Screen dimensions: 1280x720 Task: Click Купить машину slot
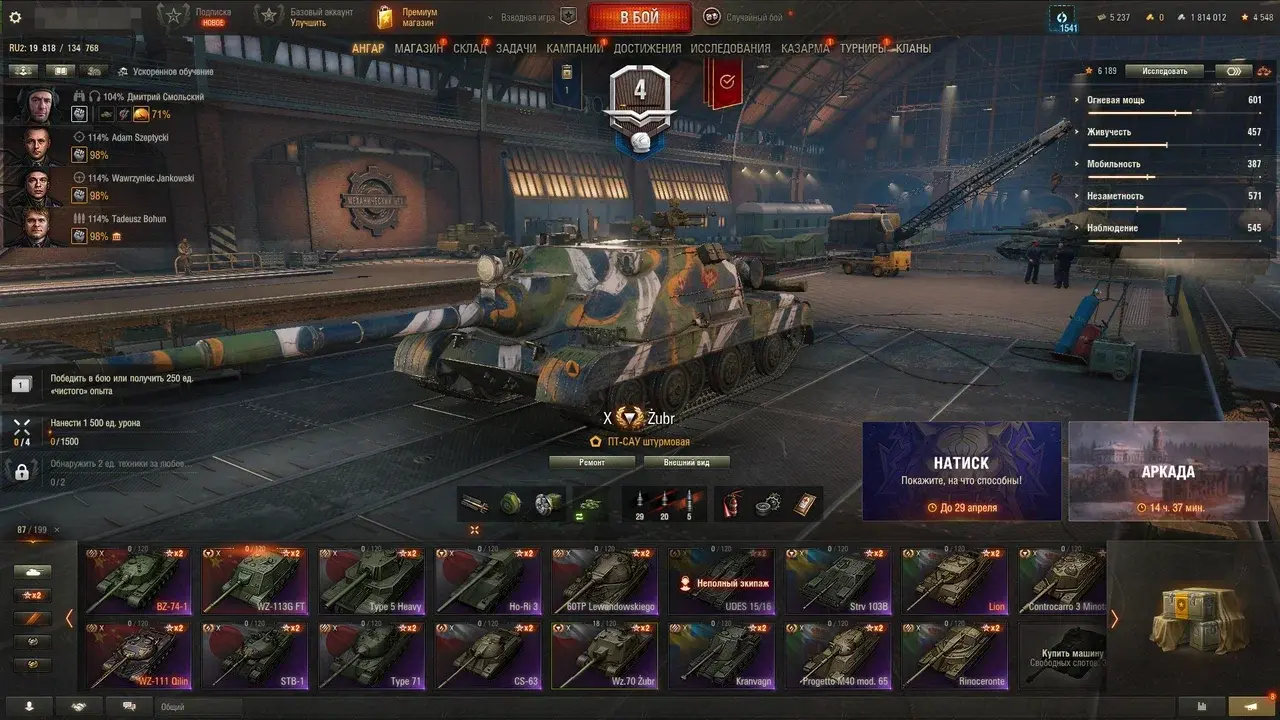(x=1061, y=656)
